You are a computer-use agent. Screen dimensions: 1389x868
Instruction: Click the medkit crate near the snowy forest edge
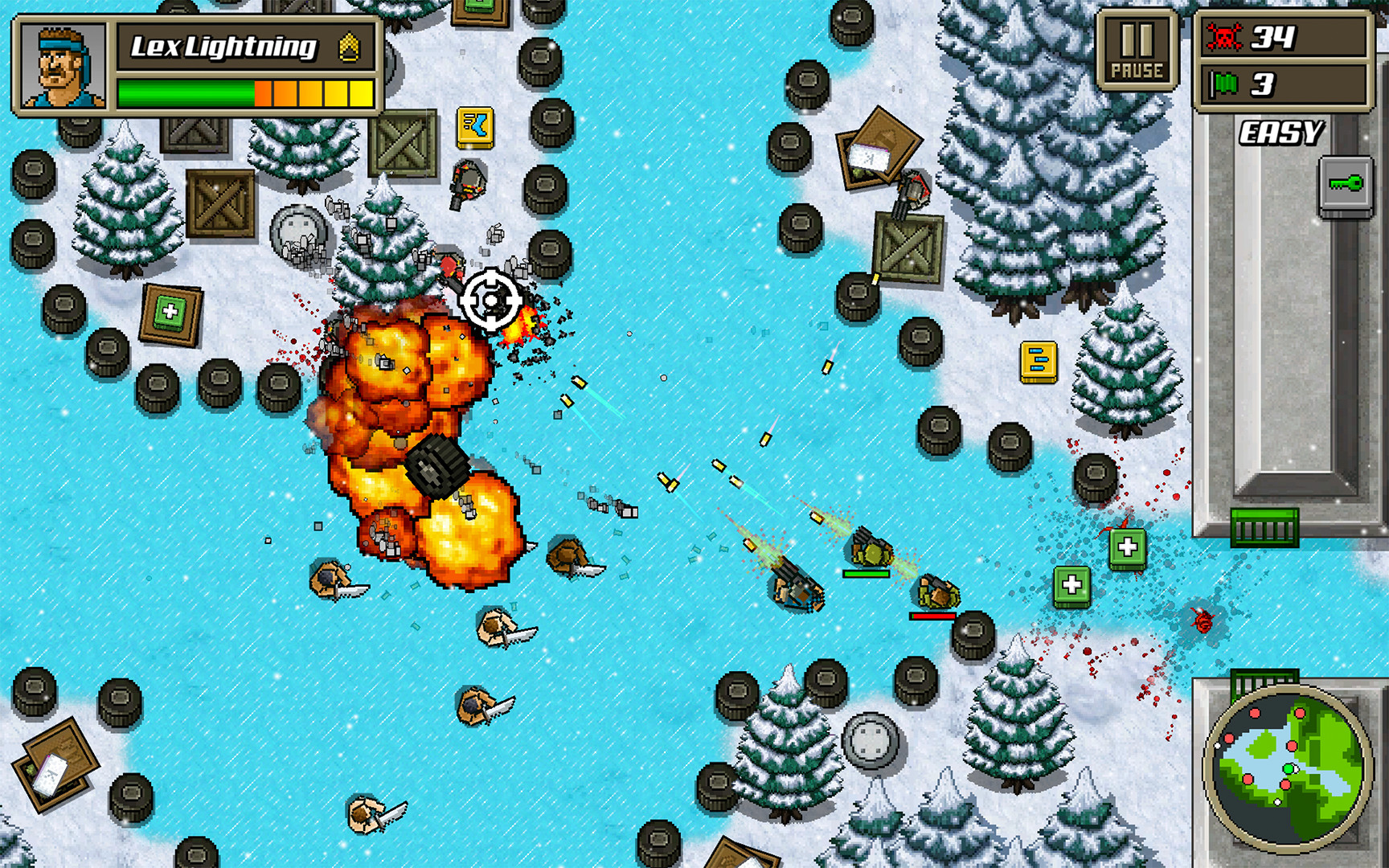[x=169, y=313]
